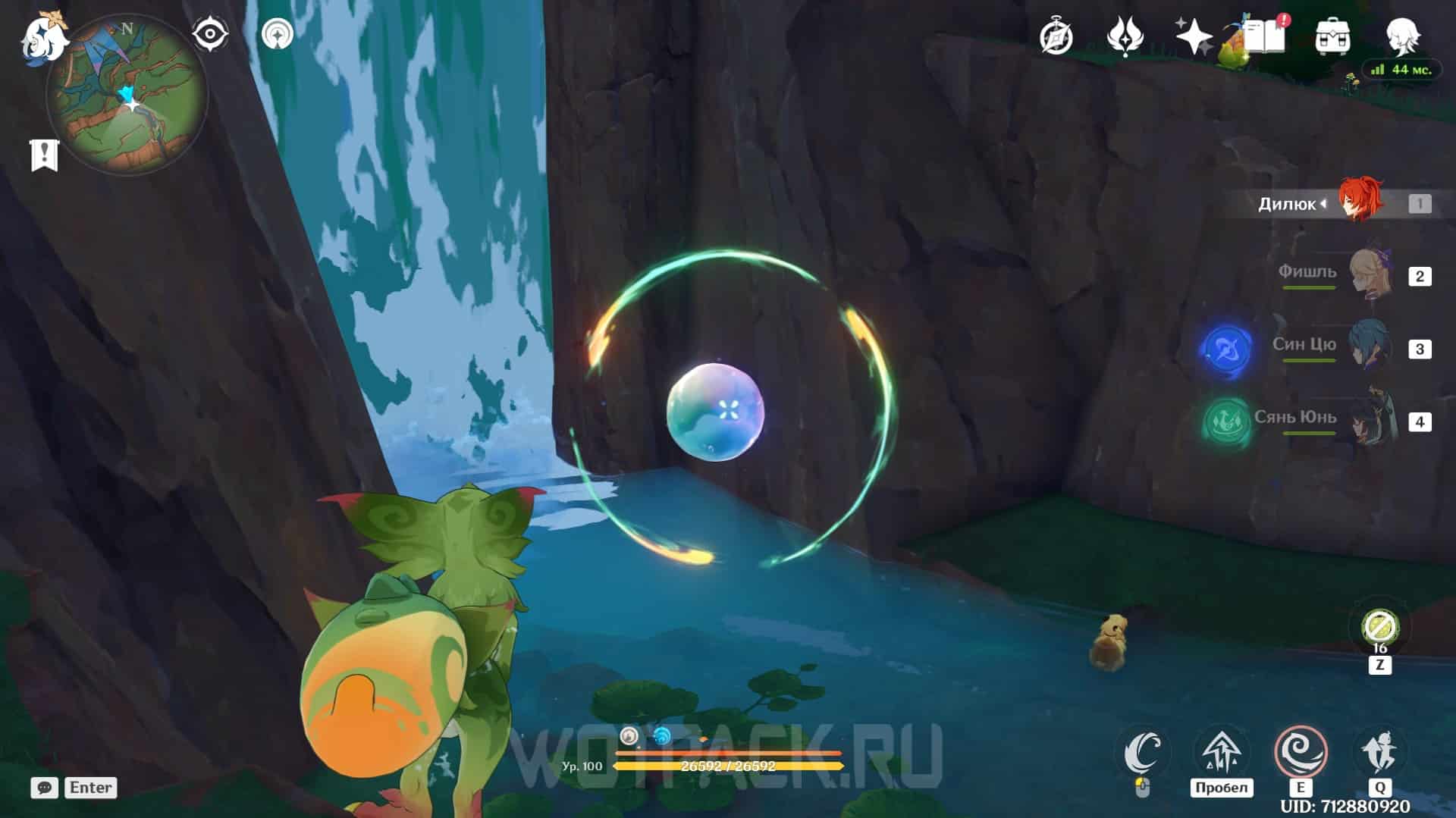
Task: Activate the elemental burst creature icon
Action: [1379, 751]
